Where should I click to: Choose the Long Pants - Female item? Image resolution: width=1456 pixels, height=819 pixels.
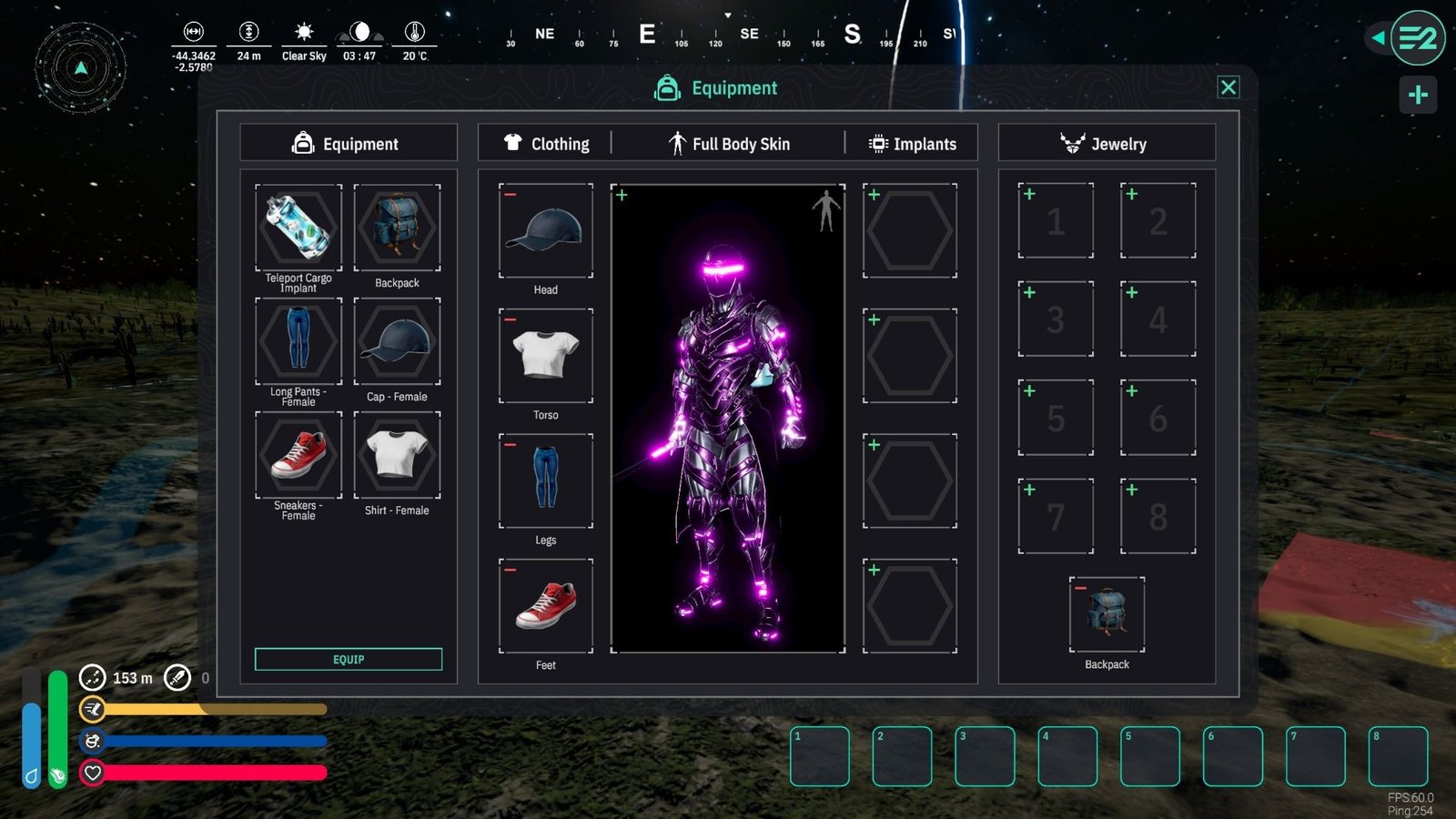click(x=298, y=341)
